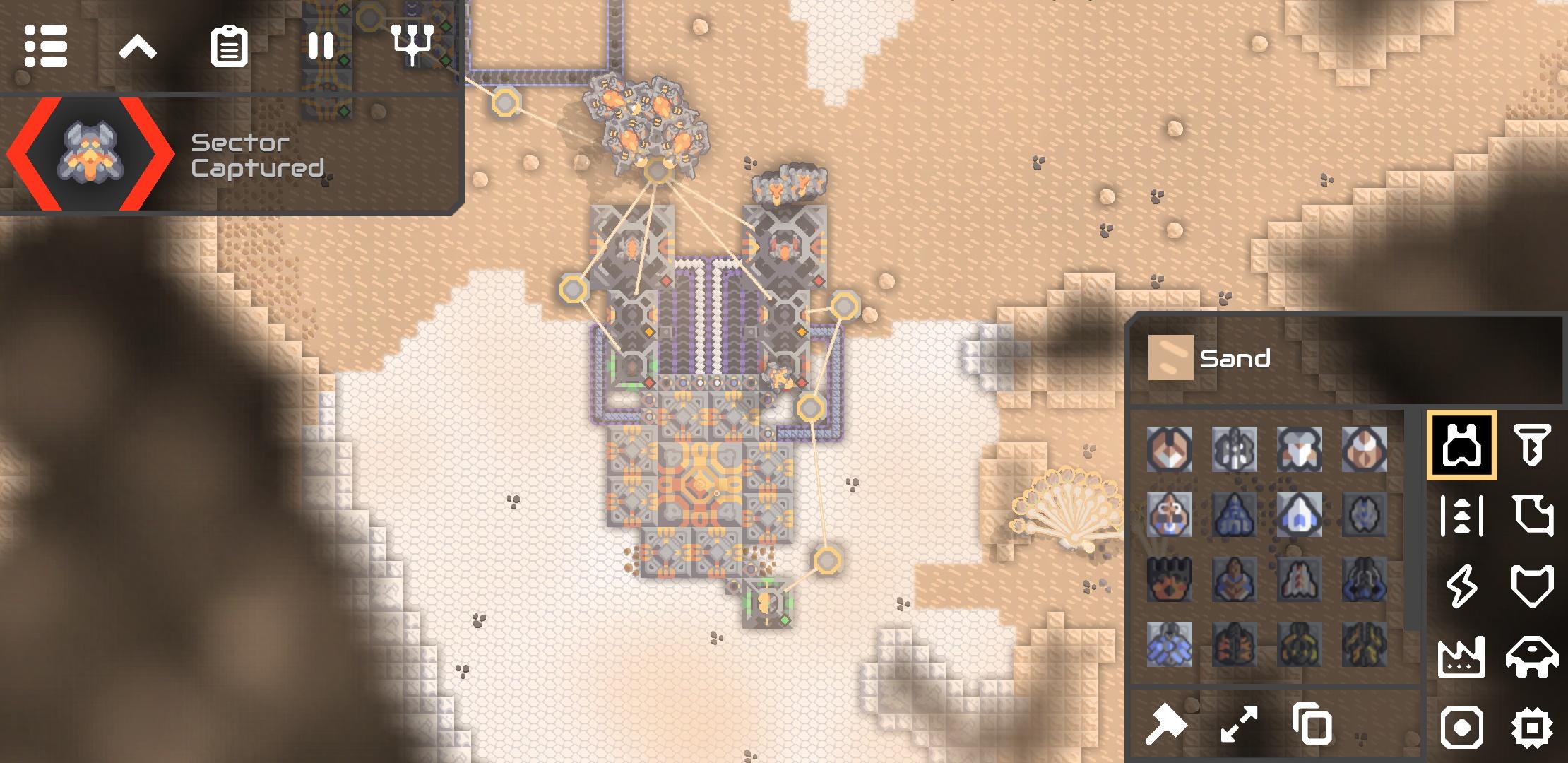Open the research tech tree
This screenshot has height=763, width=1568.
pos(412,45)
